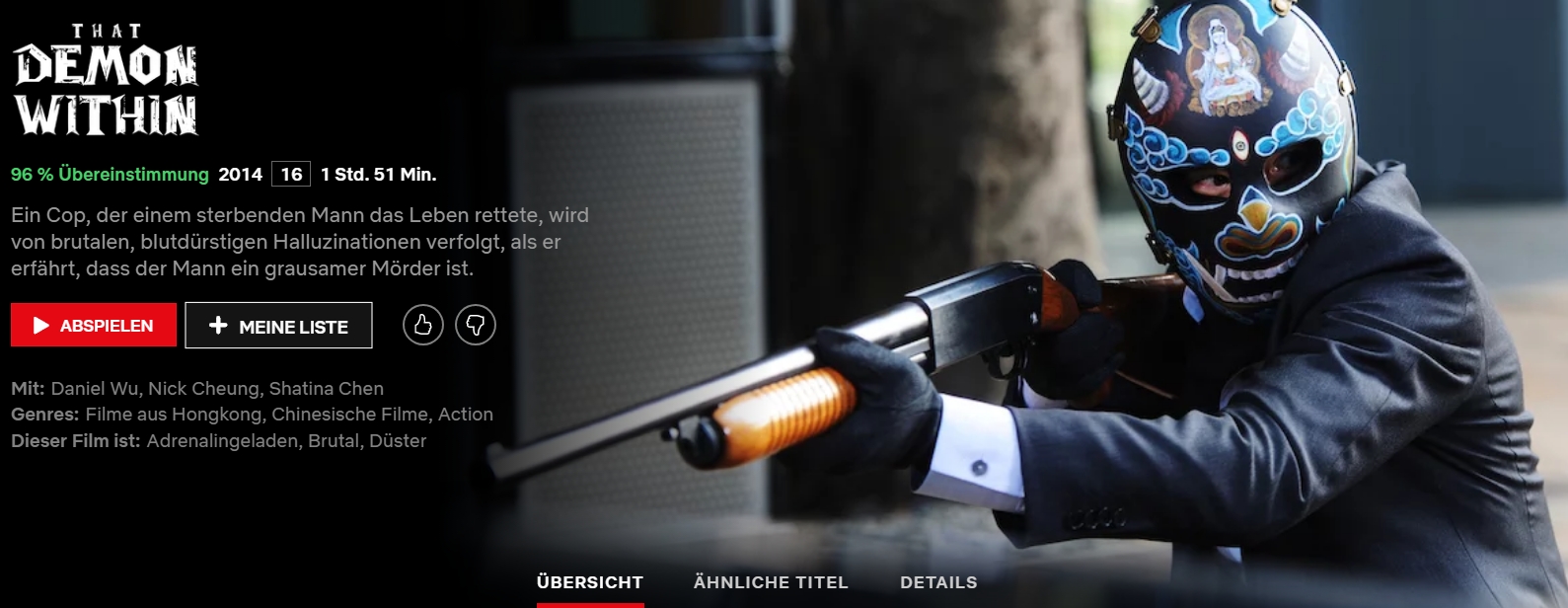Give the film a thumbs down
The height and width of the screenshot is (608, 1568).
(476, 325)
